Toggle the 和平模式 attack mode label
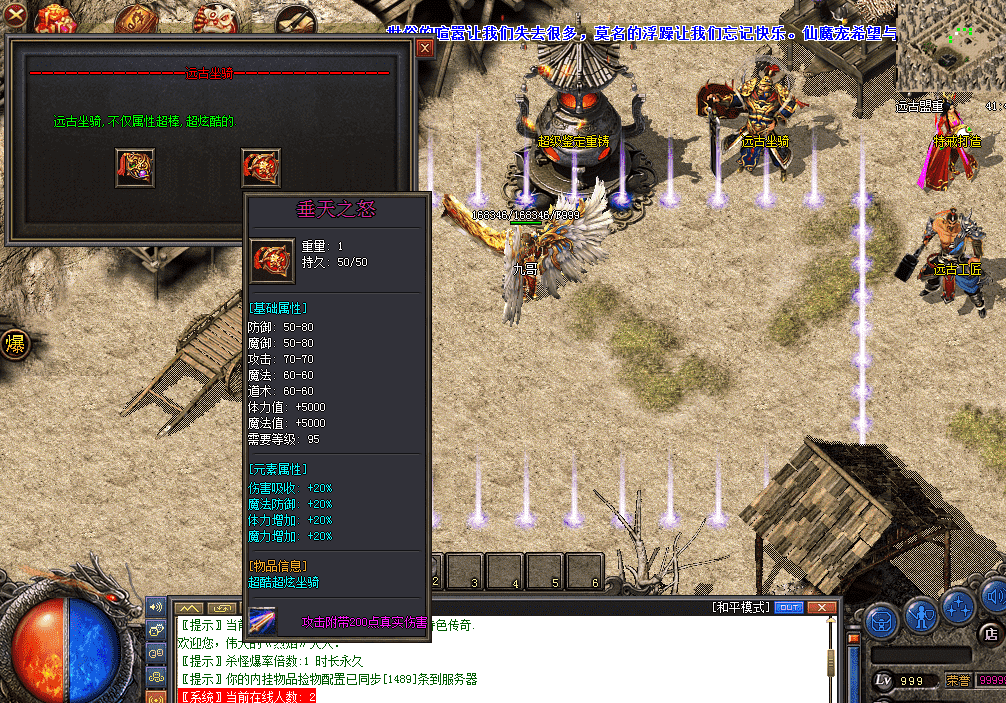Image resolution: width=1006 pixels, height=703 pixels. (741, 608)
